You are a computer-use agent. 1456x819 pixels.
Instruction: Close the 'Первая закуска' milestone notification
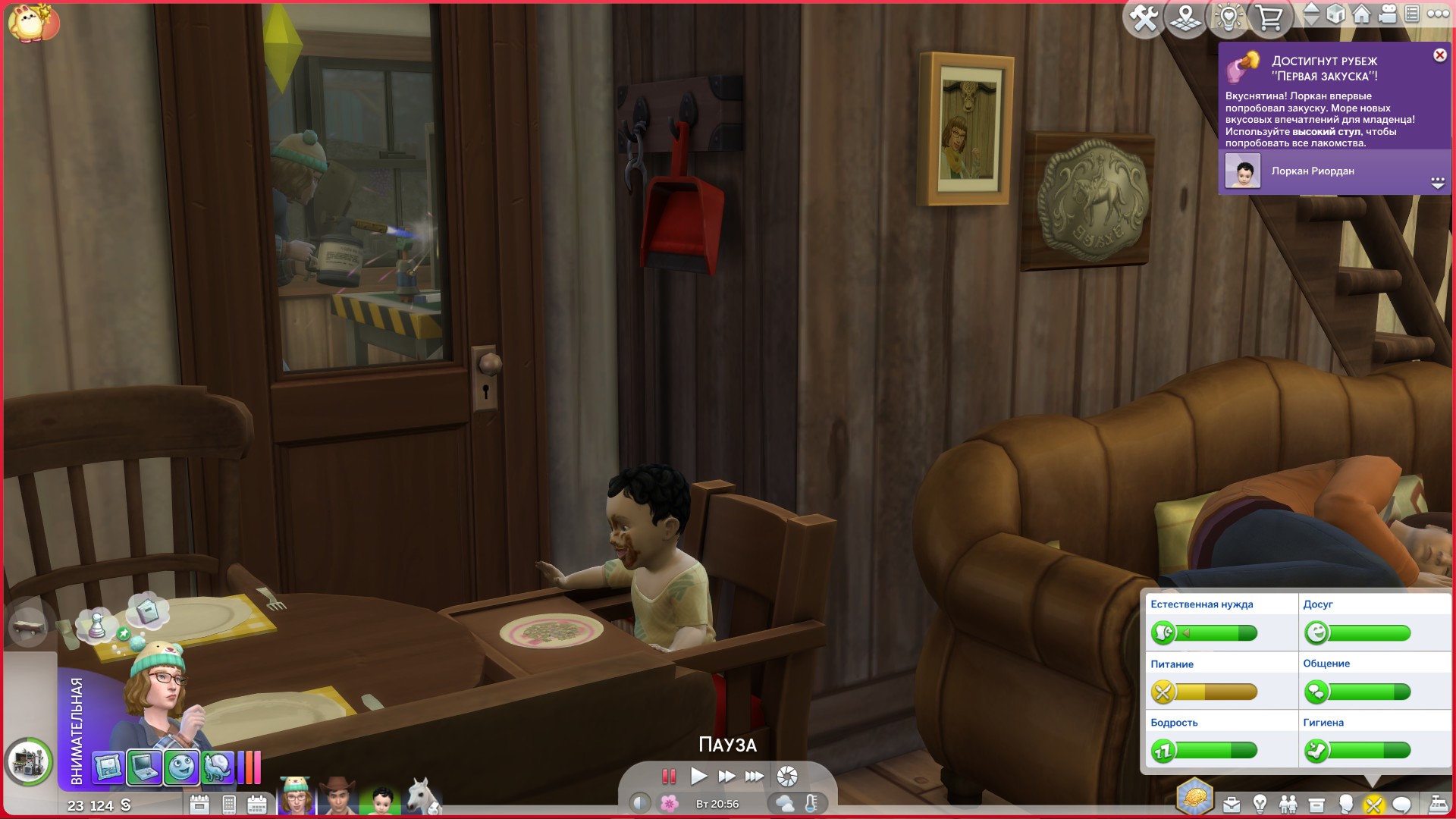click(1439, 55)
